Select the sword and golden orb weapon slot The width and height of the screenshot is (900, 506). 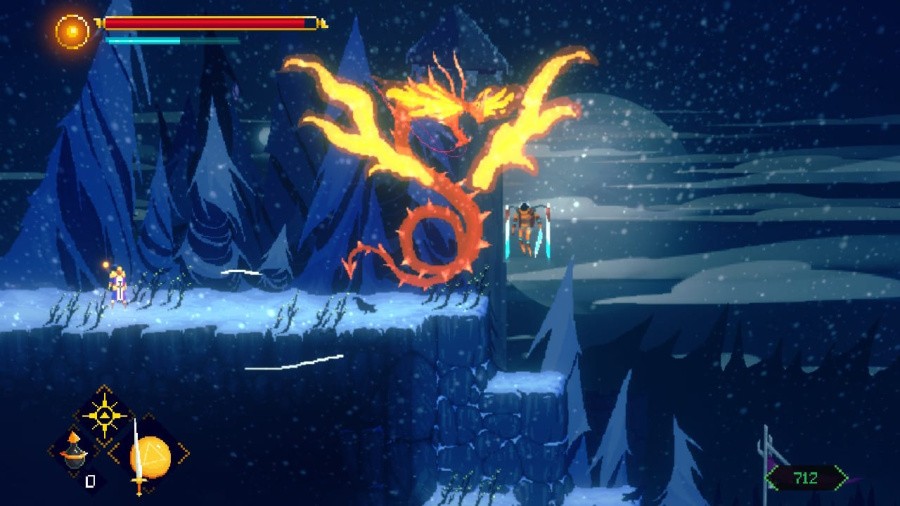tap(147, 456)
